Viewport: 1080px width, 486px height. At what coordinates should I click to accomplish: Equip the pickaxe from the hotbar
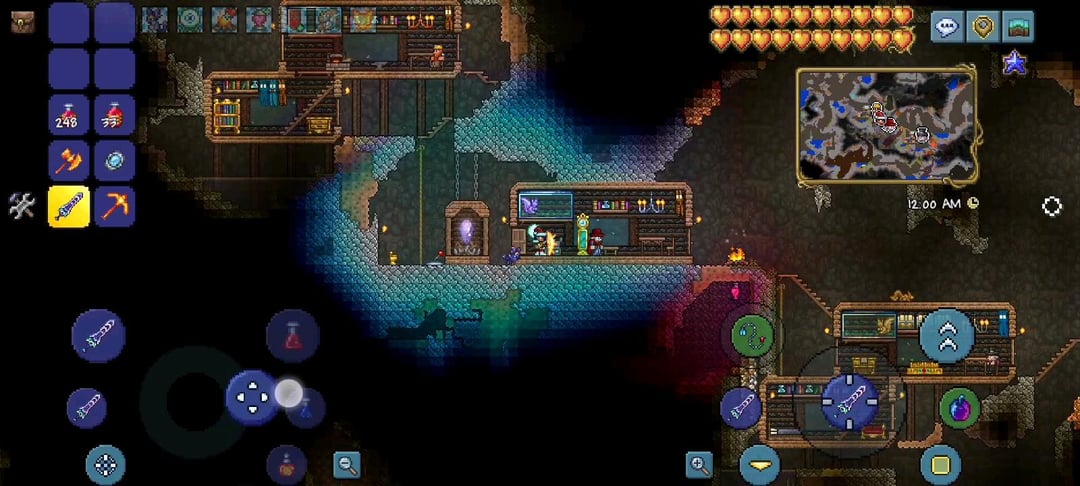114,207
